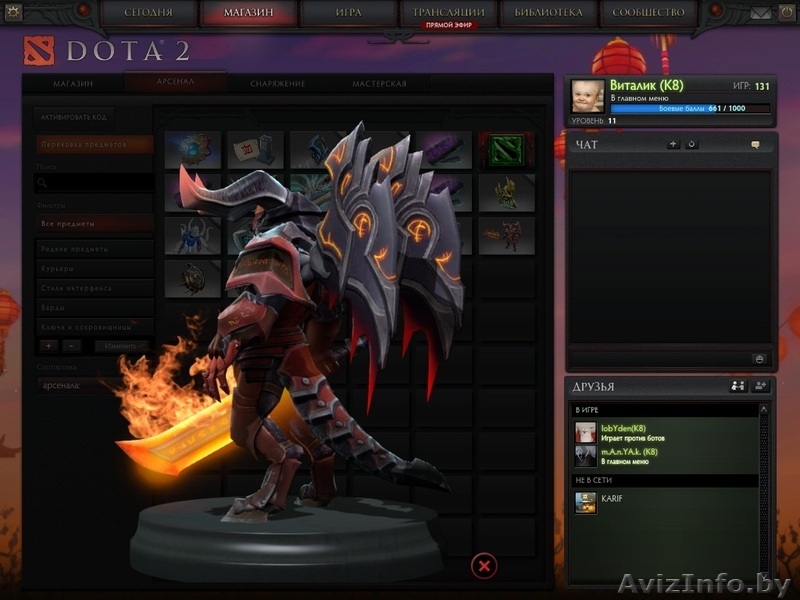Image resolution: width=800 pixels, height=600 pixels.
Task: Show the Мастерская tab
Action: tap(379, 84)
